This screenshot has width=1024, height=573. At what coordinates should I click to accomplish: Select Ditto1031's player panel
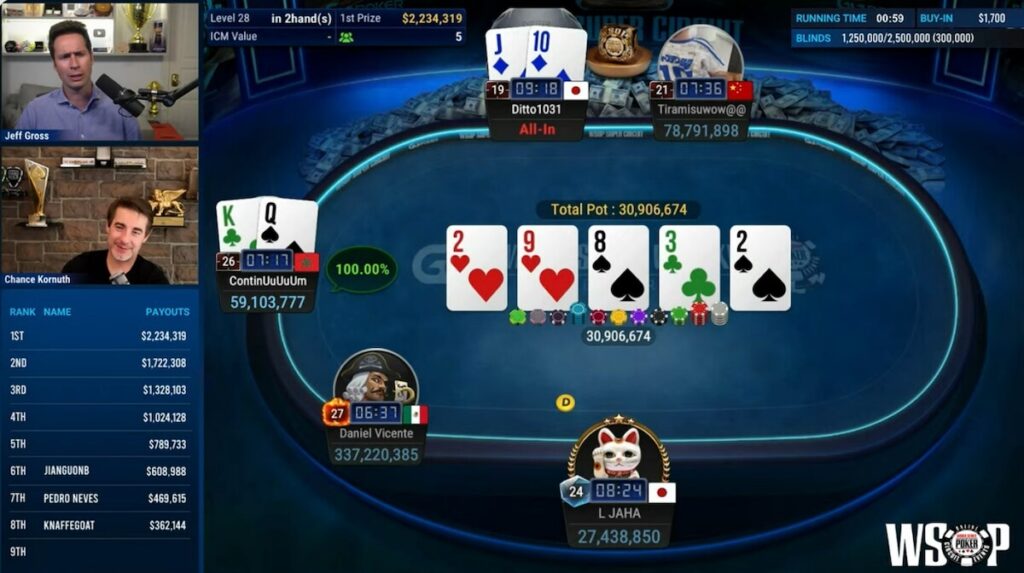click(535, 110)
